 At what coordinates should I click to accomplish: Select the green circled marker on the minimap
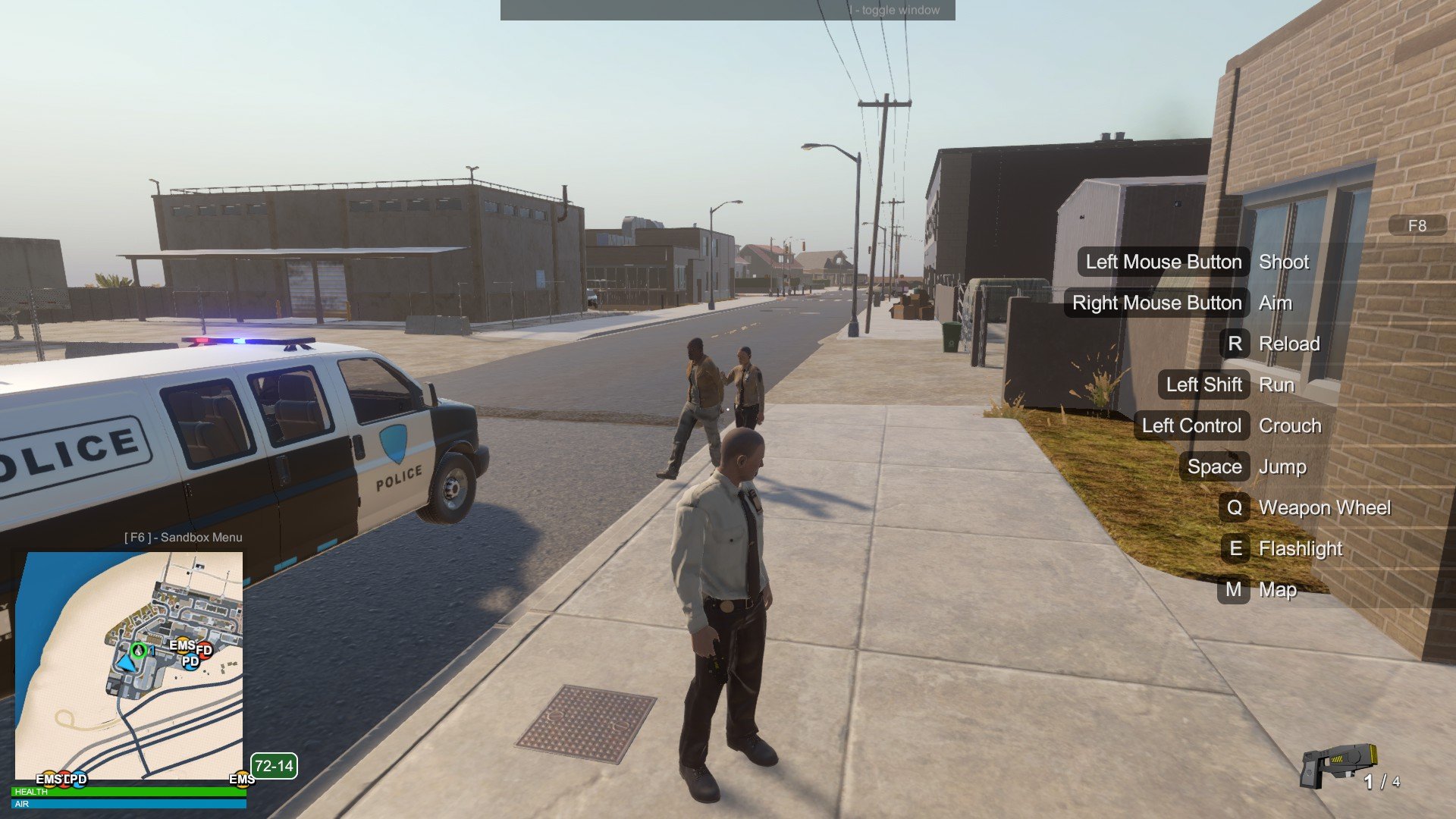[x=139, y=650]
